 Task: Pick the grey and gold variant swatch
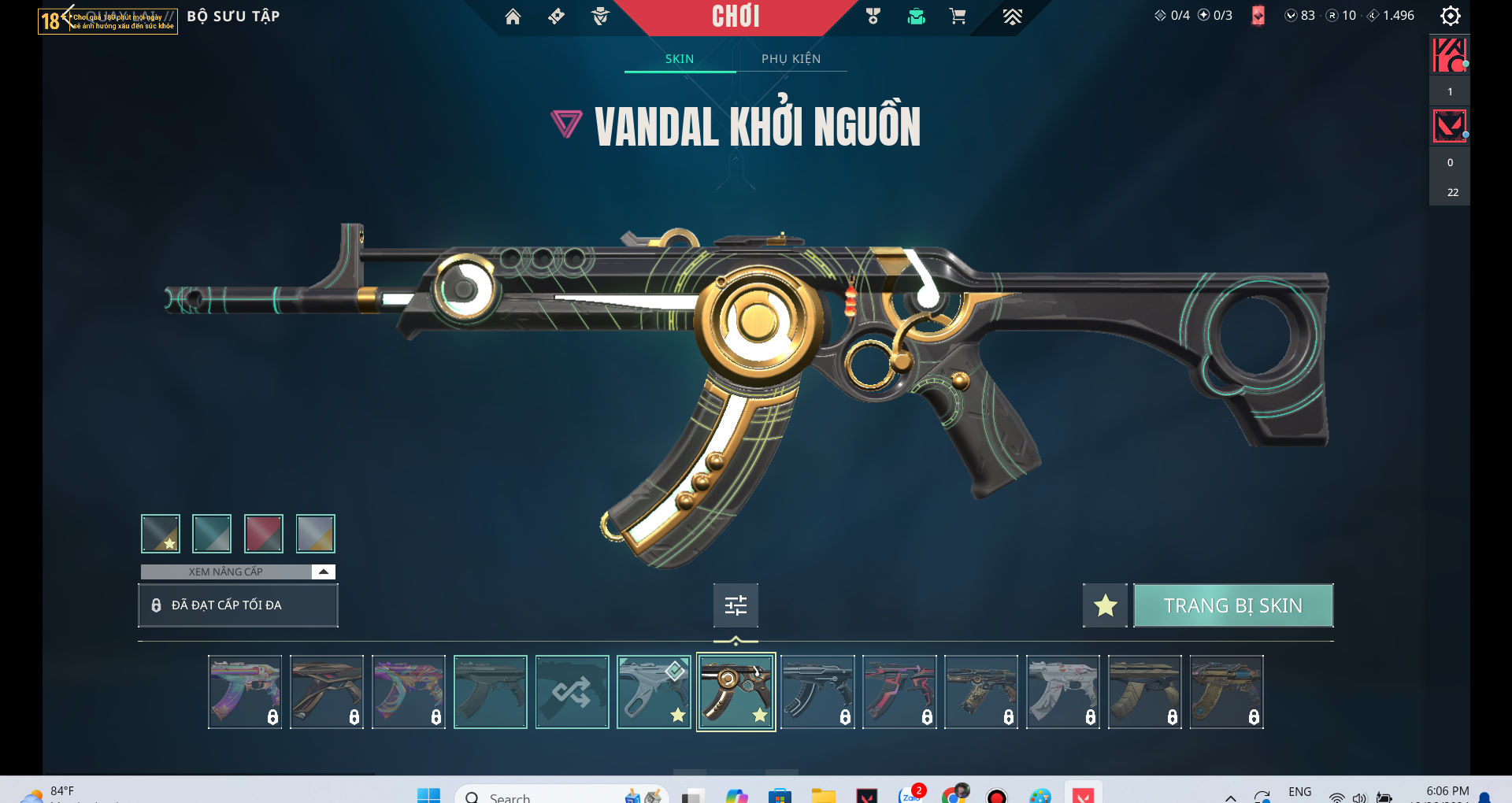click(316, 534)
